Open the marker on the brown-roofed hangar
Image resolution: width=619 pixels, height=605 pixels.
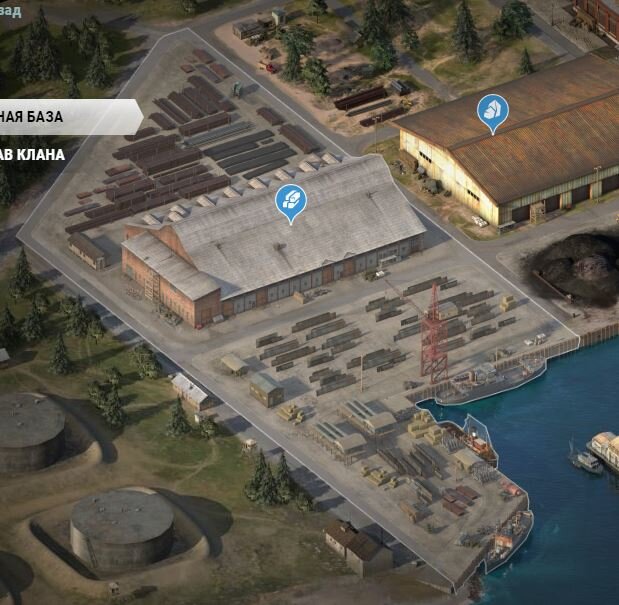pyautogui.click(x=492, y=111)
